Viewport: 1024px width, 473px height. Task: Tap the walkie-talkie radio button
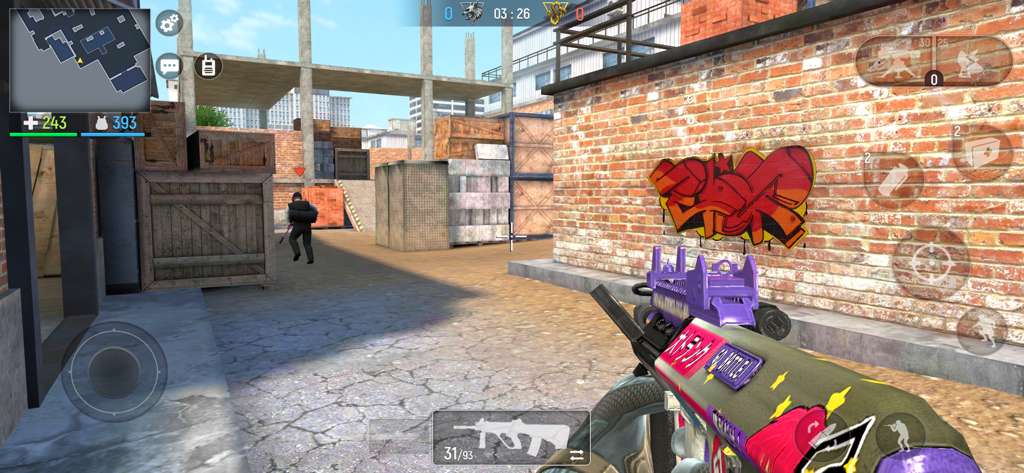tap(208, 66)
